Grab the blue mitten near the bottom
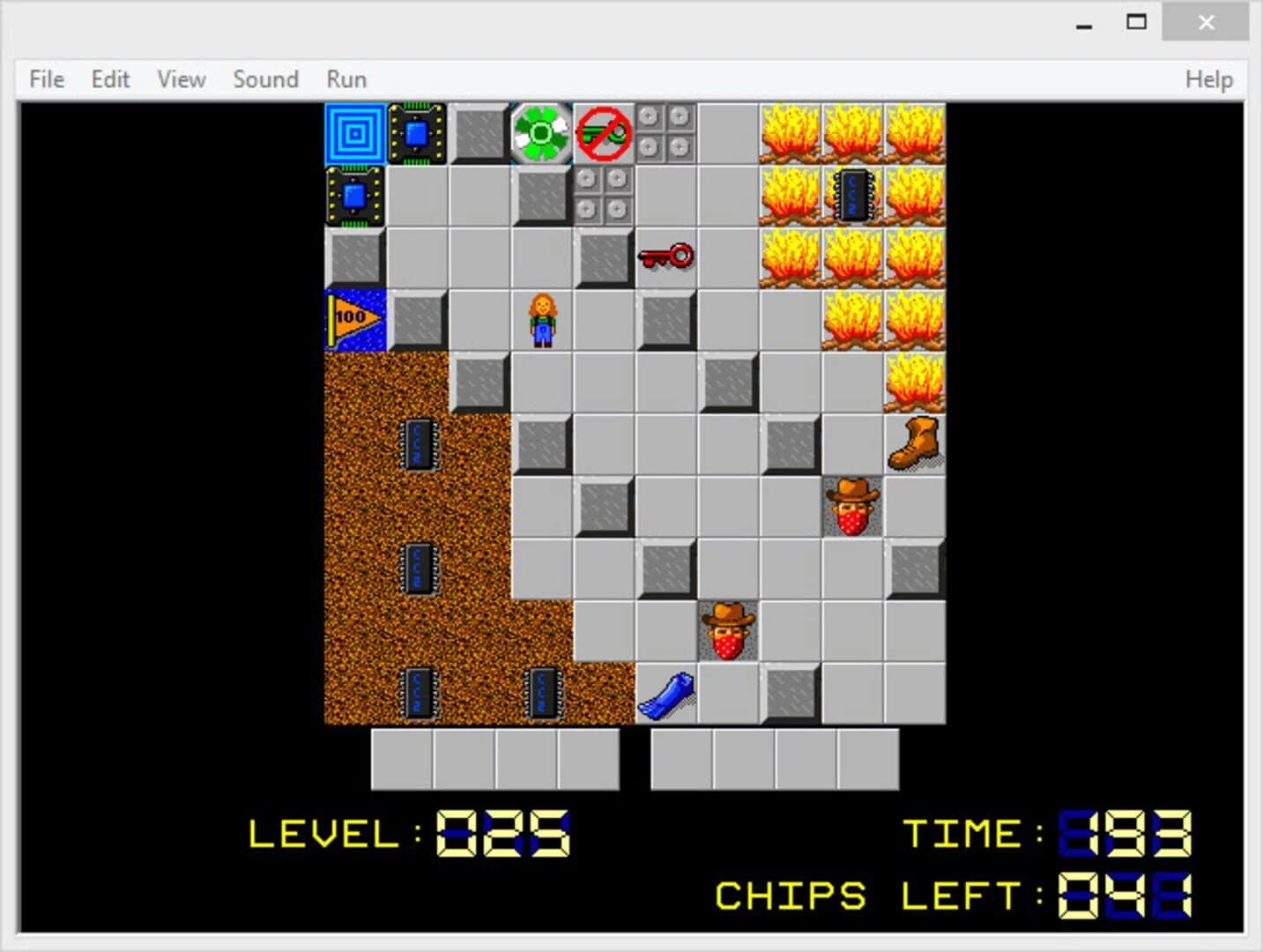Image resolution: width=1263 pixels, height=952 pixels. pyautogui.click(x=667, y=692)
